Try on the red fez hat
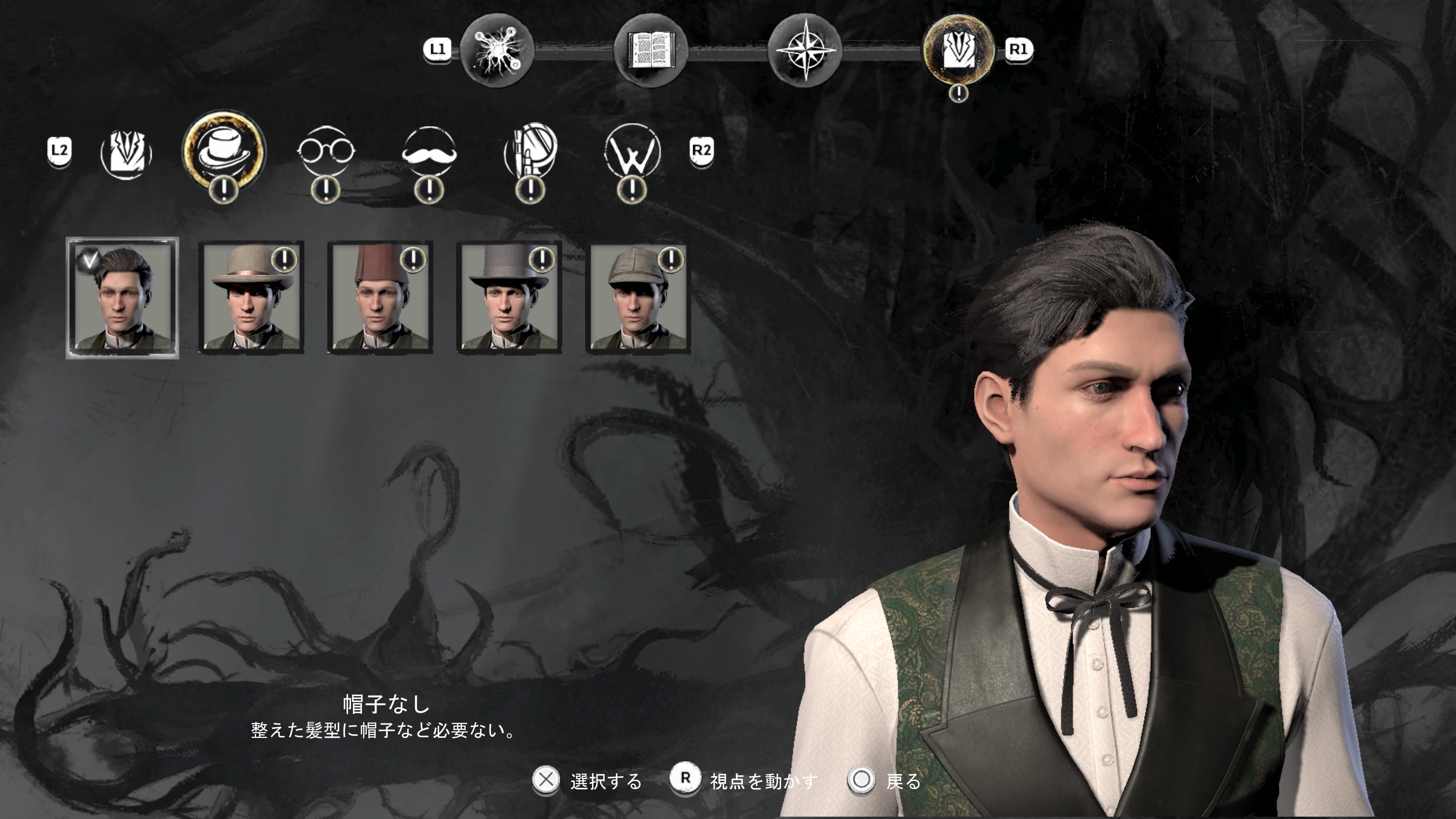 [380, 297]
